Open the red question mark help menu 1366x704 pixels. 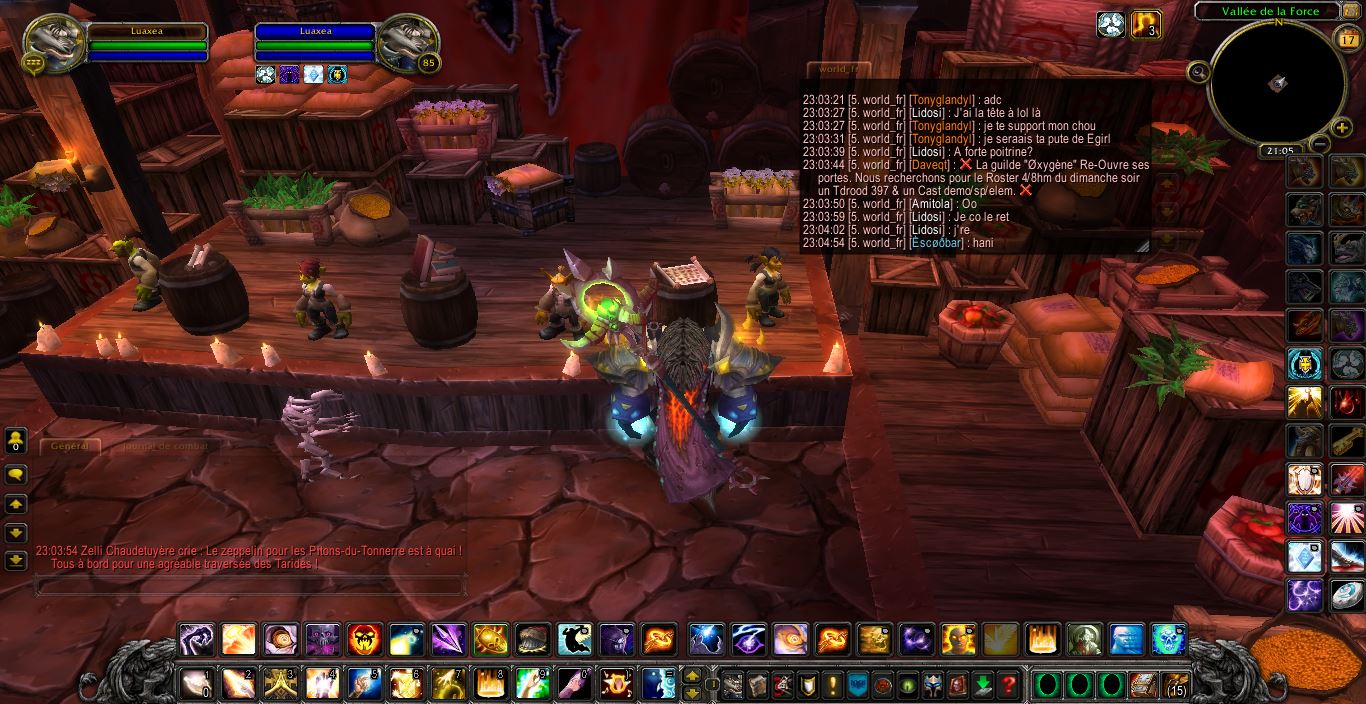pos(1009,685)
